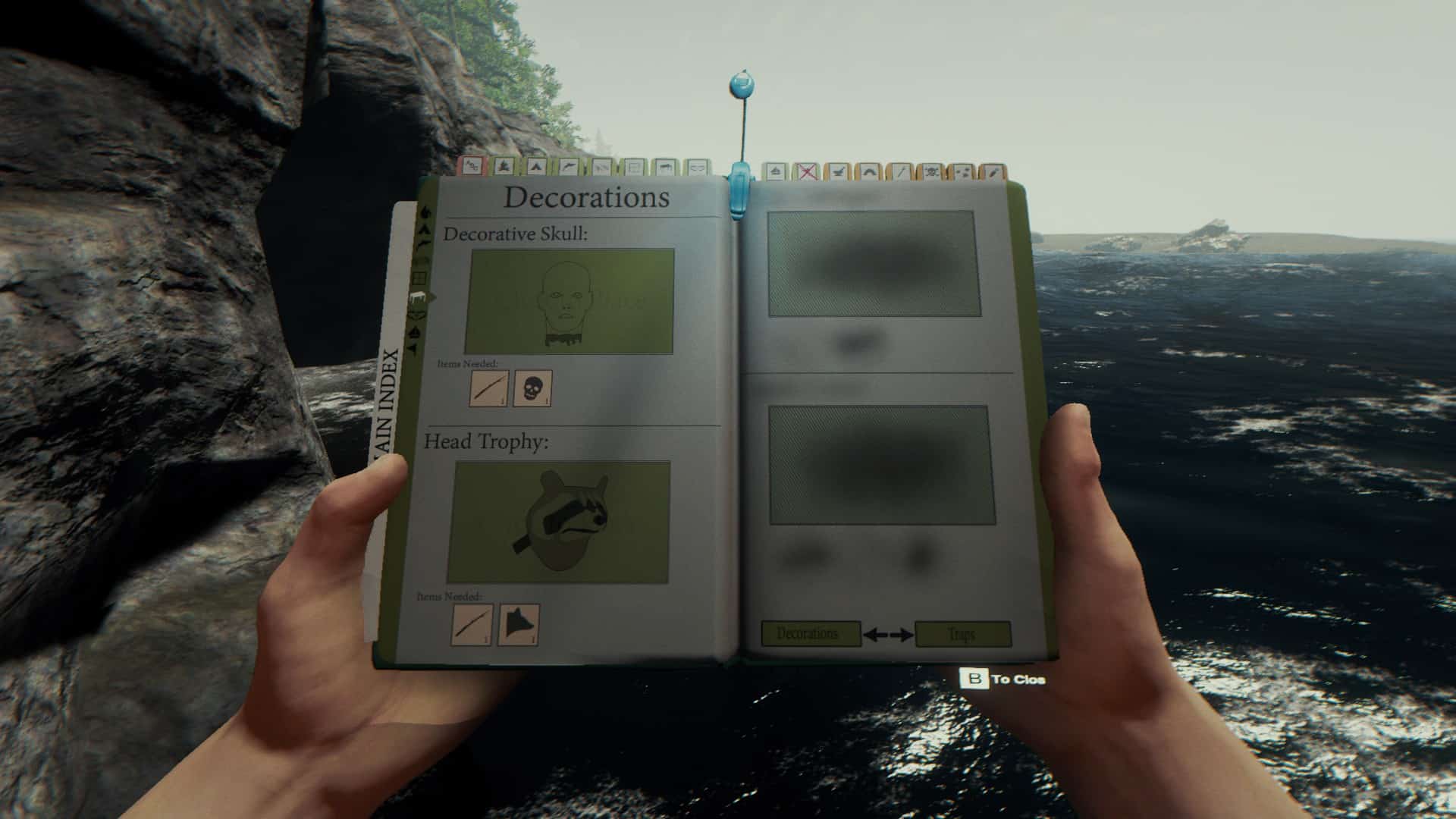Switch to the tent shelter tab
This screenshot has height=819, width=1456.
535,167
